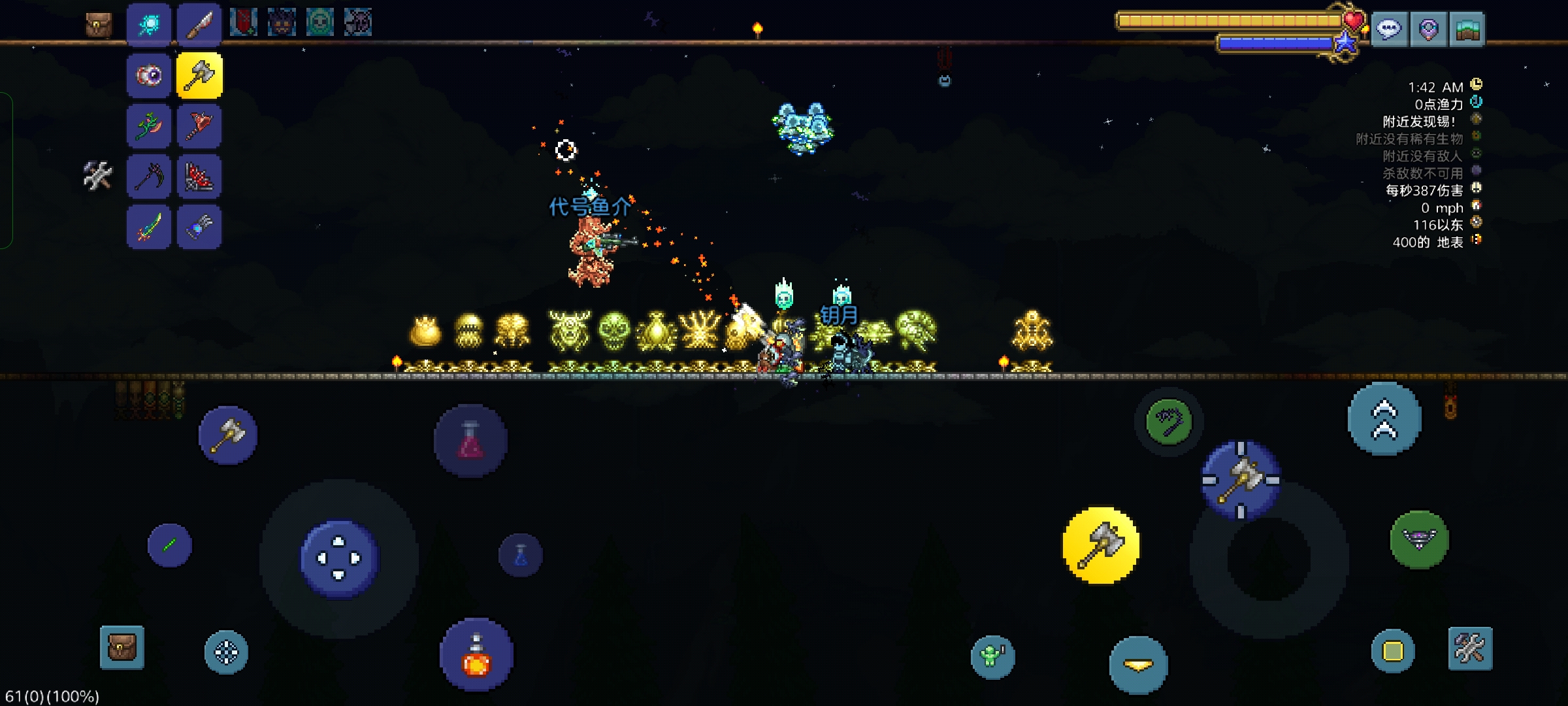This screenshot has height=706, width=1568.
Task: Toggle the smart cursor crosshair button
Action: coord(226,652)
